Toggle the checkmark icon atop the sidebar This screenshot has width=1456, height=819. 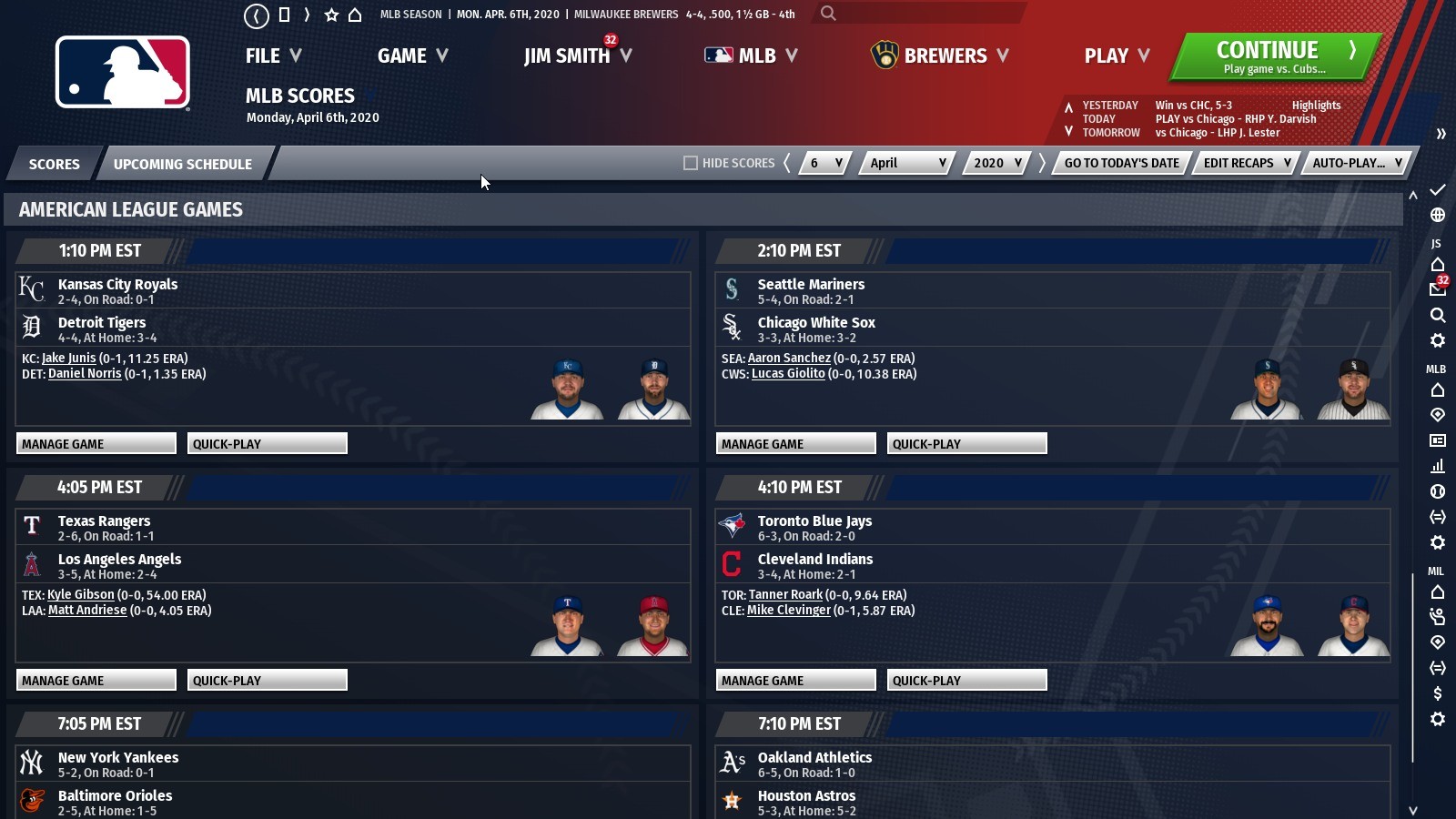point(1438,190)
